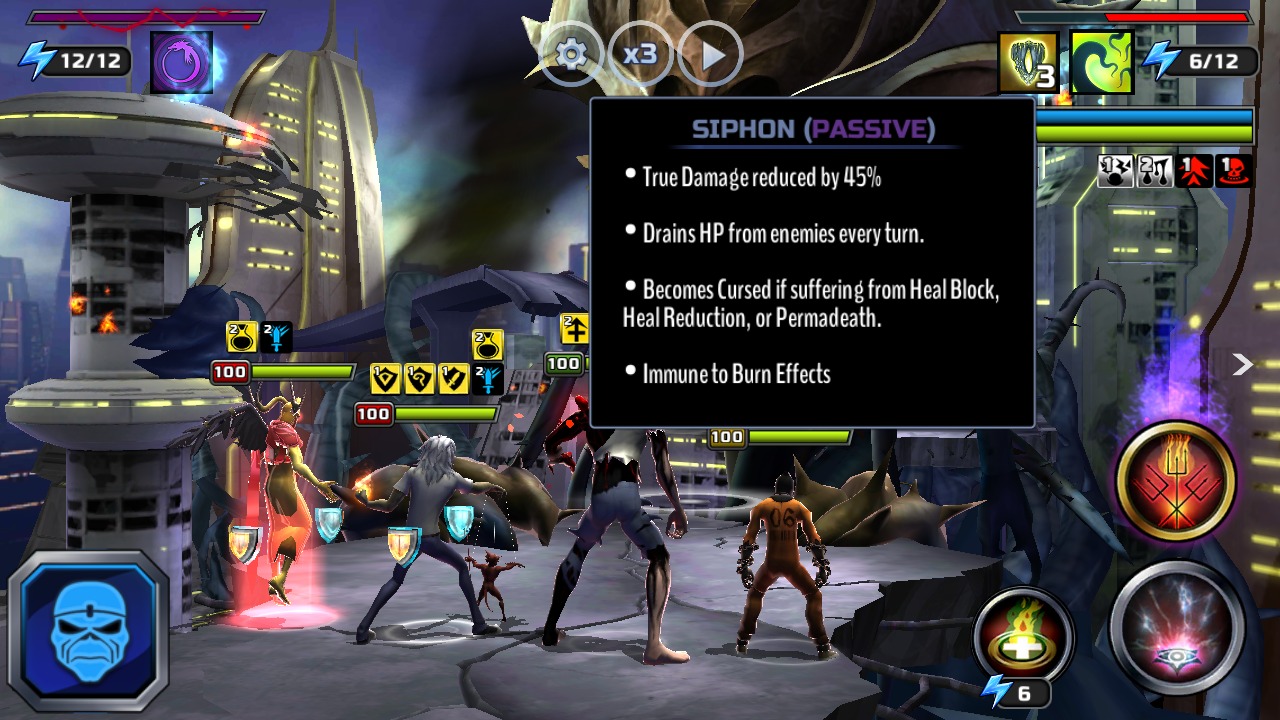The height and width of the screenshot is (720, 1280).
Task: Activate the red trident power ability
Action: click(x=1176, y=482)
